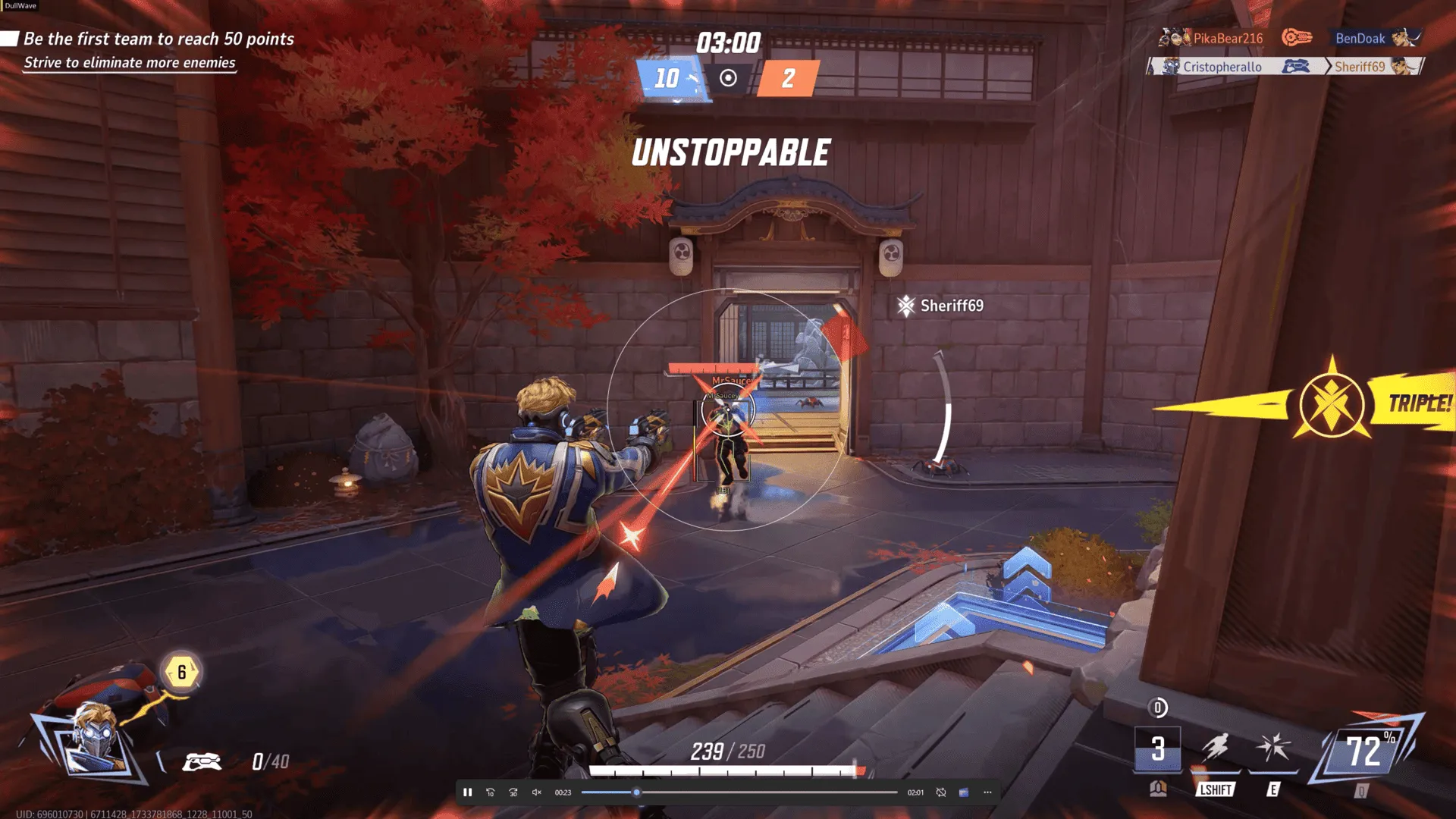Seek on the video progress bar

tap(739, 792)
